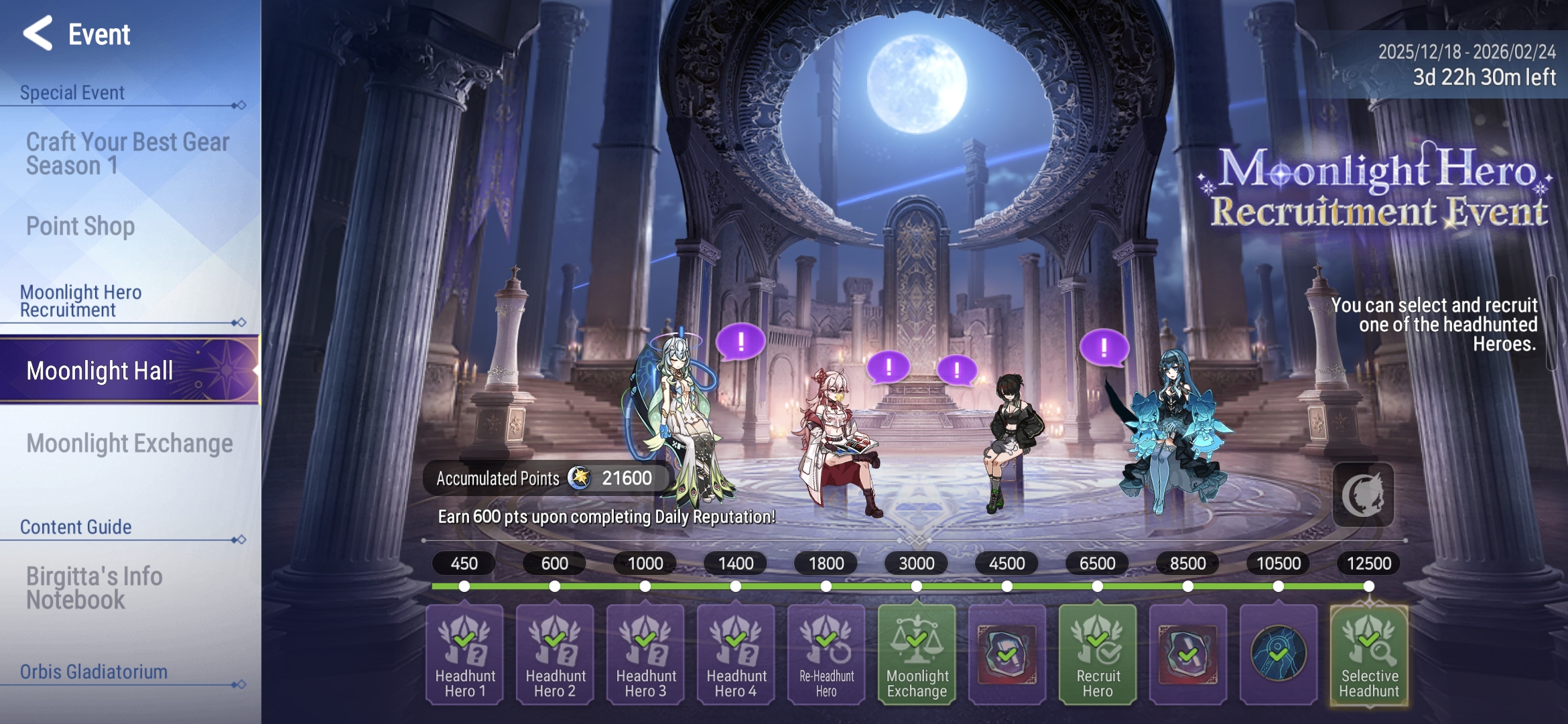Tap the speech bubble above the pink-haired hero

pos(889,366)
